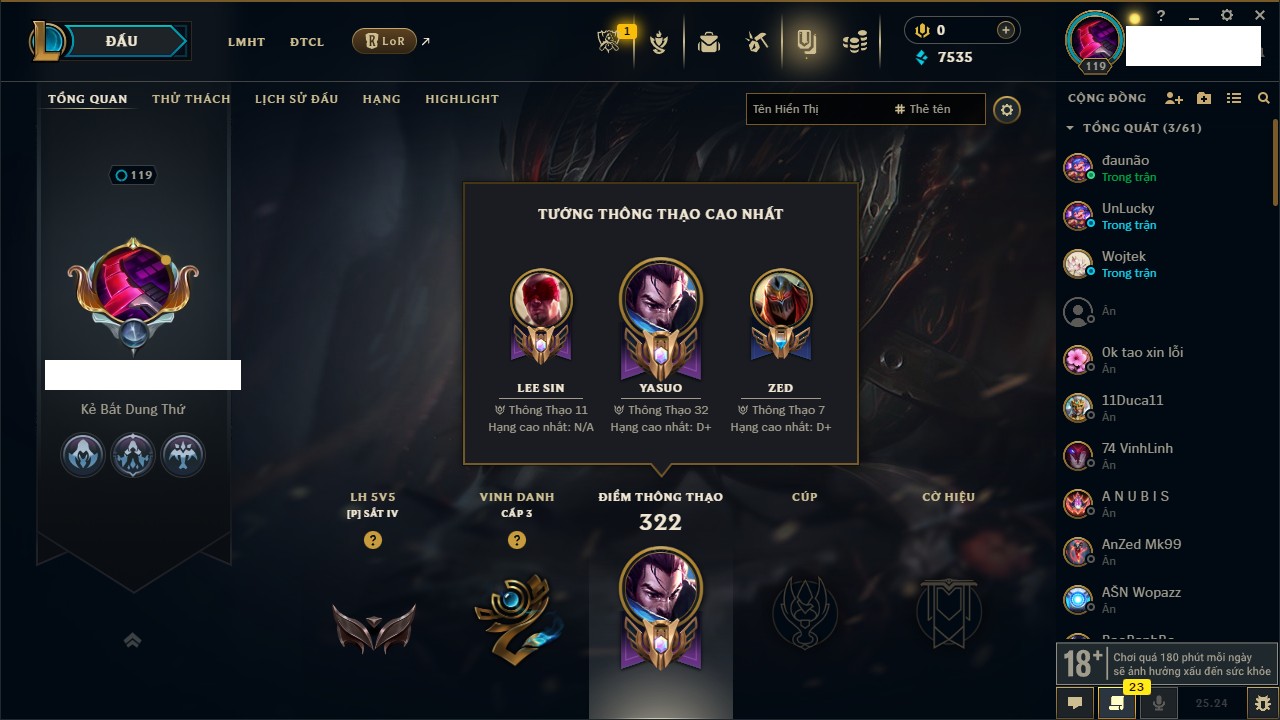
Task: Select friend UnLucky in the list
Action: tap(1127, 216)
